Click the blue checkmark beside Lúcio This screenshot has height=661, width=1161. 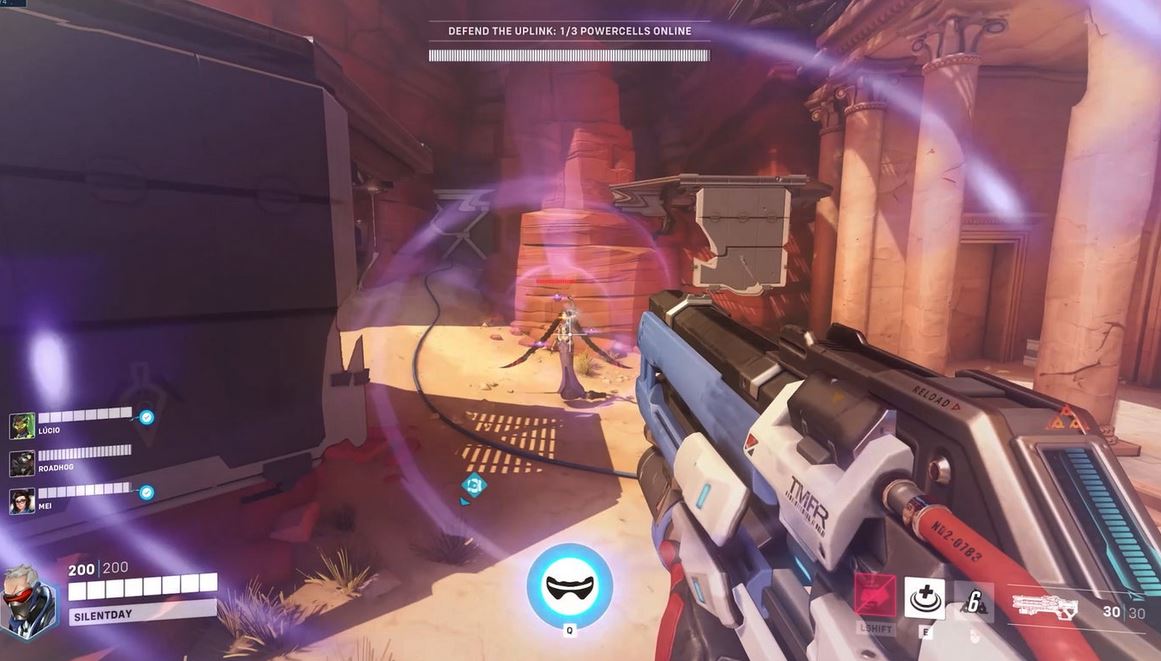tap(146, 417)
